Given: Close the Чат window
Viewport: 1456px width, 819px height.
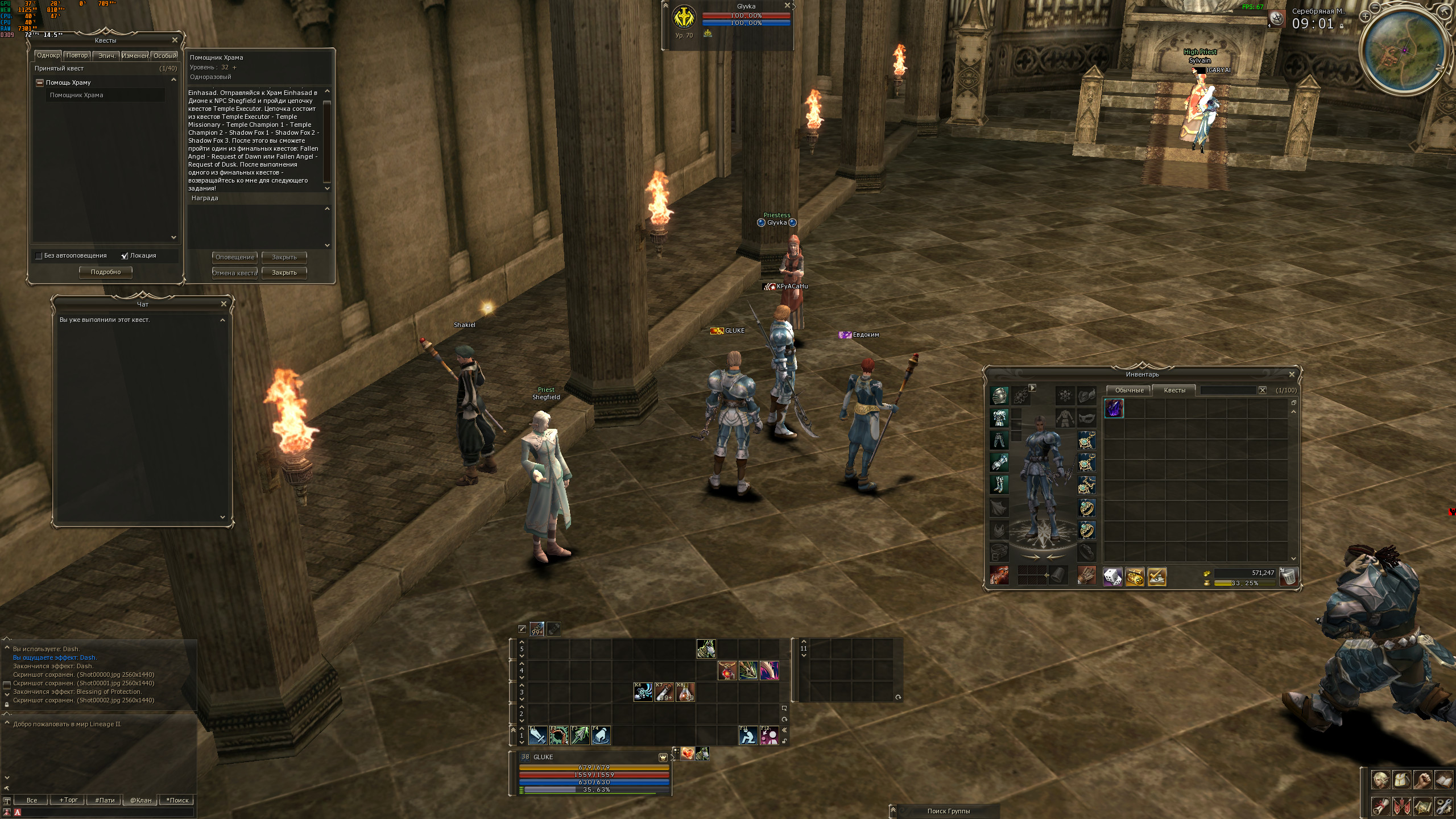Looking at the screenshot, I should coord(224,304).
